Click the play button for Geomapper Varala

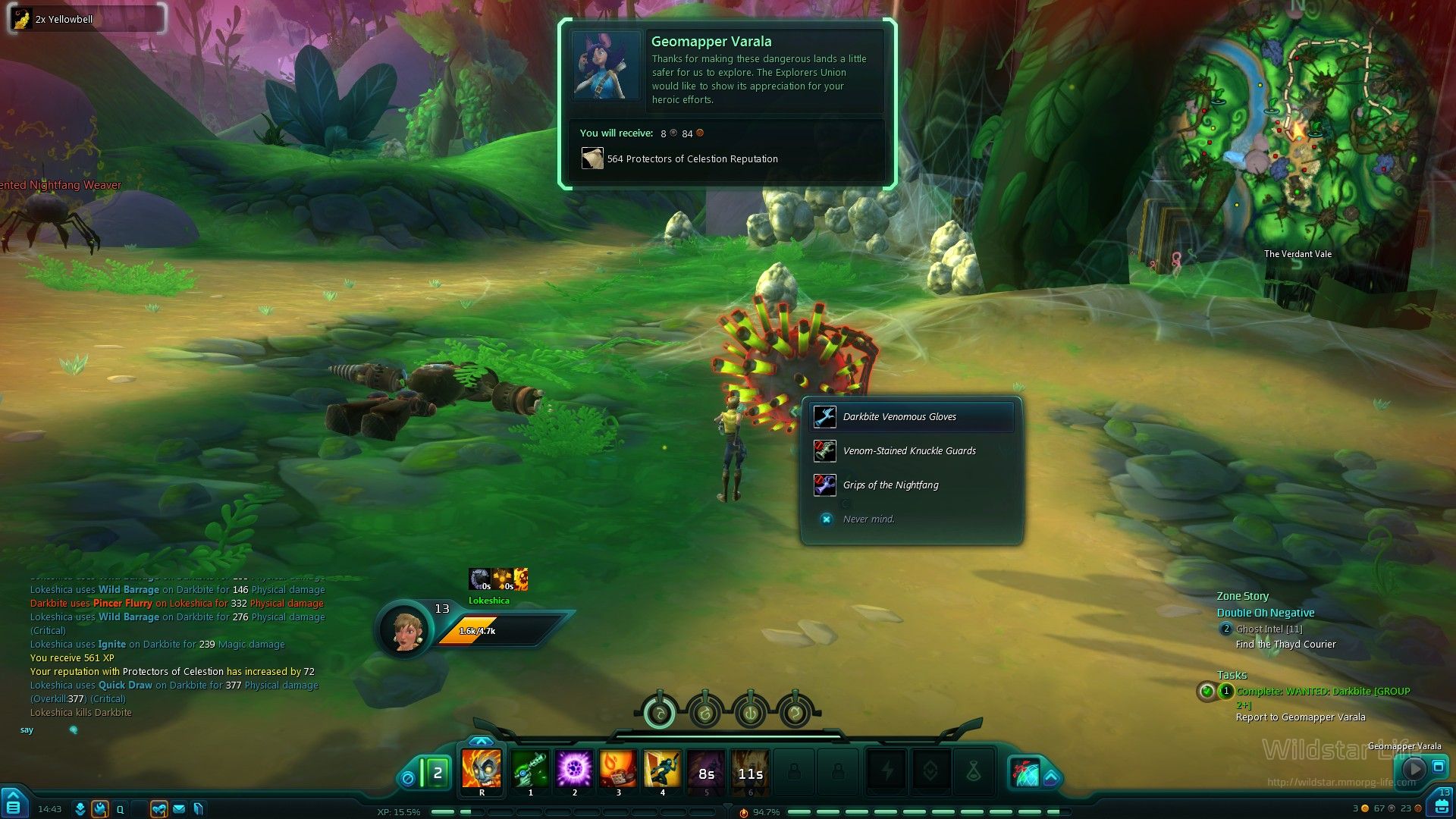click(1414, 768)
